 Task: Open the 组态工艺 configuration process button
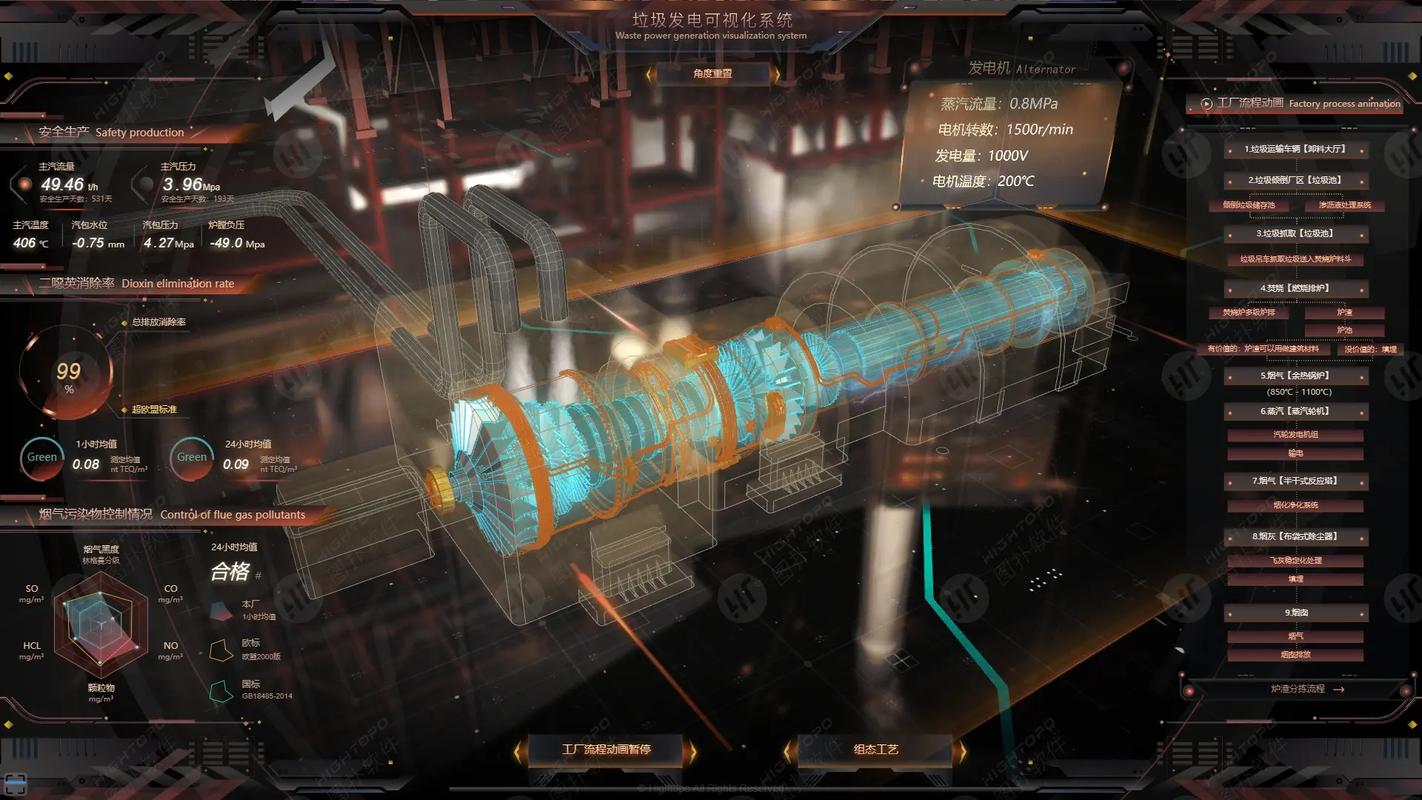(876, 749)
